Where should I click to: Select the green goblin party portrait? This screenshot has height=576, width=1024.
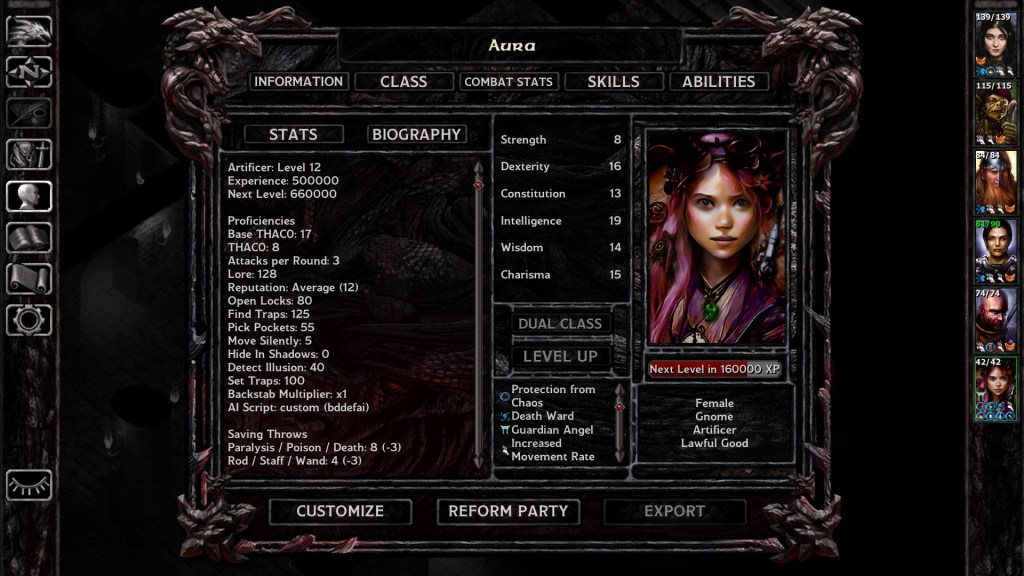[996, 115]
